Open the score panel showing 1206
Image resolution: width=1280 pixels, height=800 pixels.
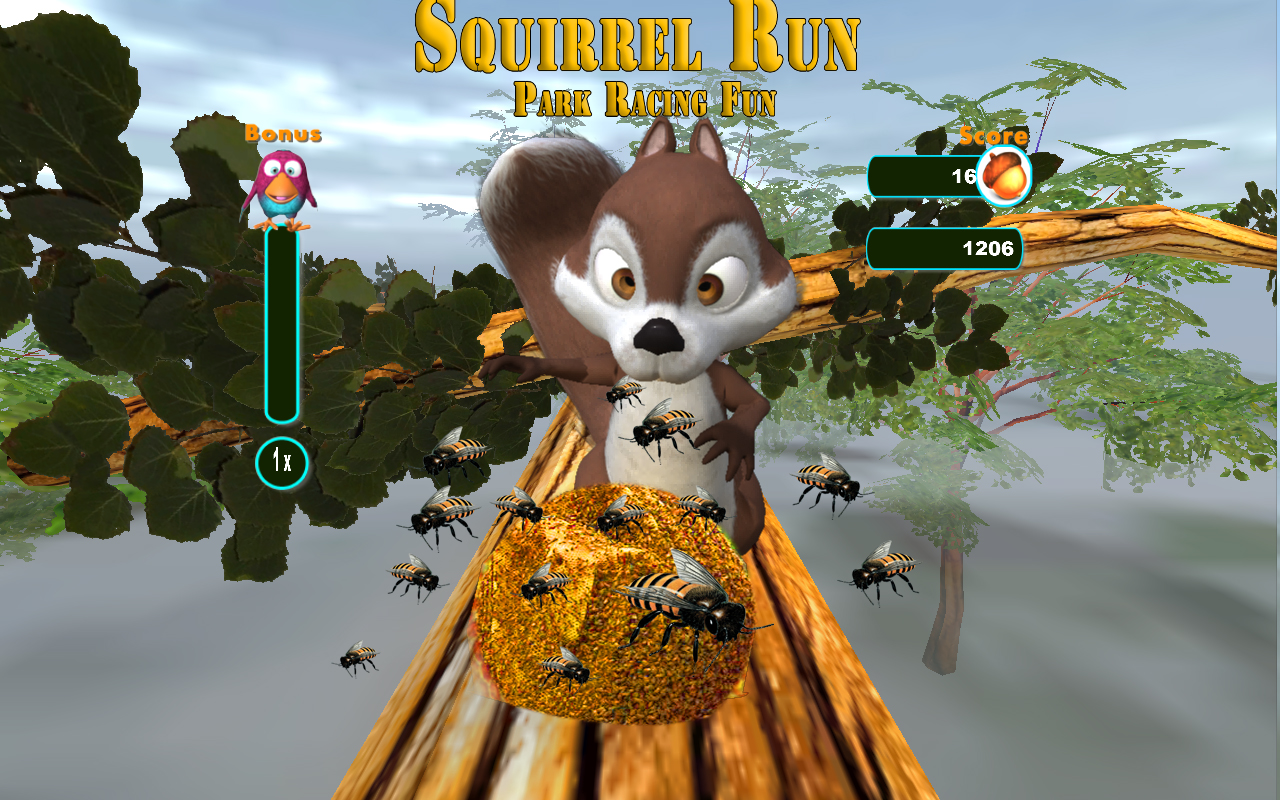(x=945, y=249)
